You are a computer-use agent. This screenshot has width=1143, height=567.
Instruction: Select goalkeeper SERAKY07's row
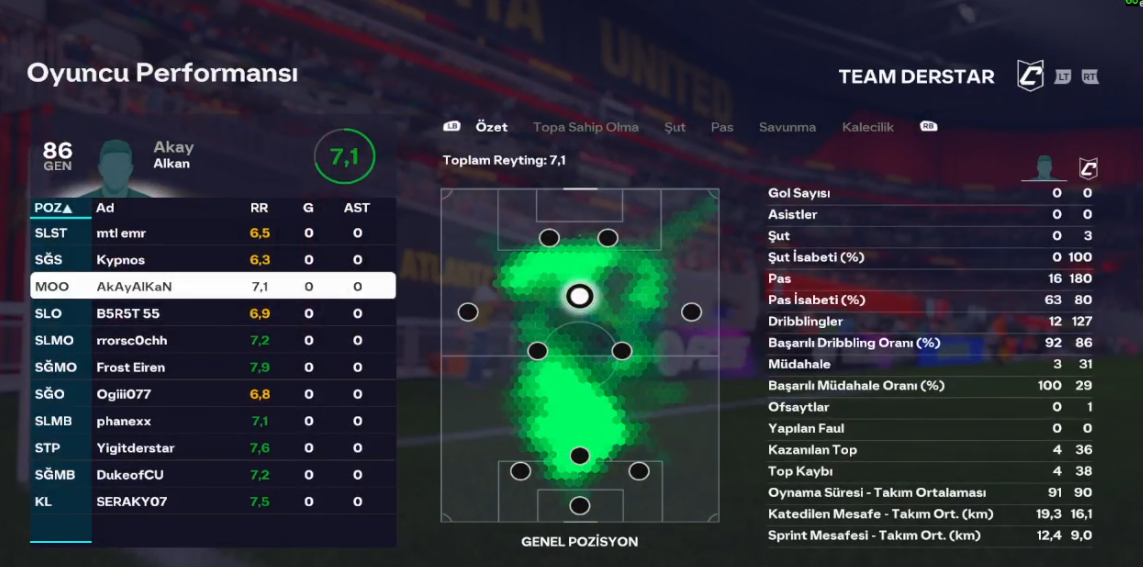213,502
